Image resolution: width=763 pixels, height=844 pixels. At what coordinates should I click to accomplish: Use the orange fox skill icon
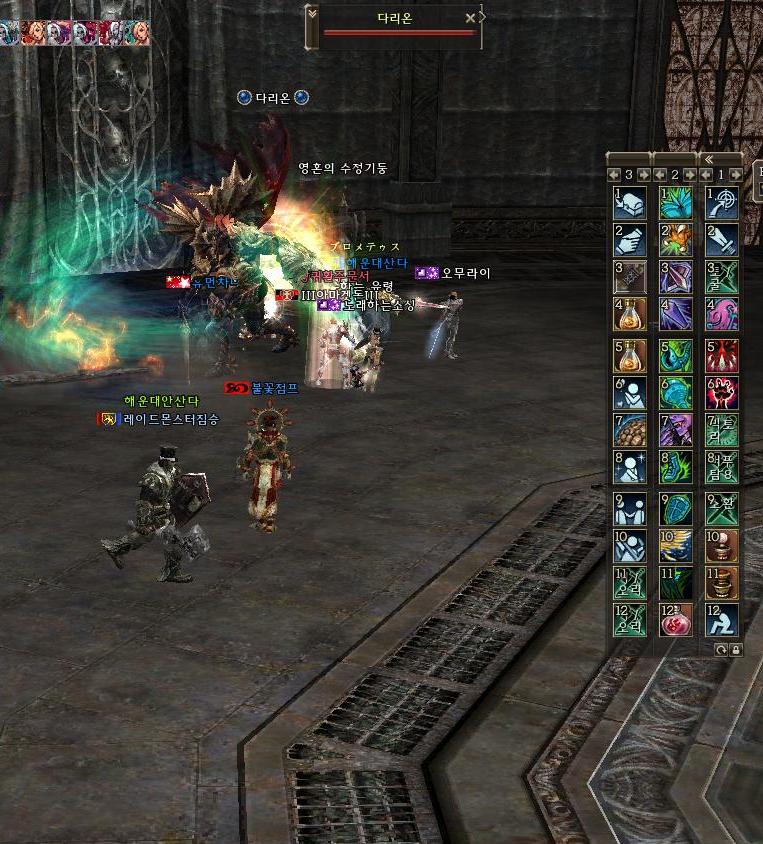pos(676,239)
